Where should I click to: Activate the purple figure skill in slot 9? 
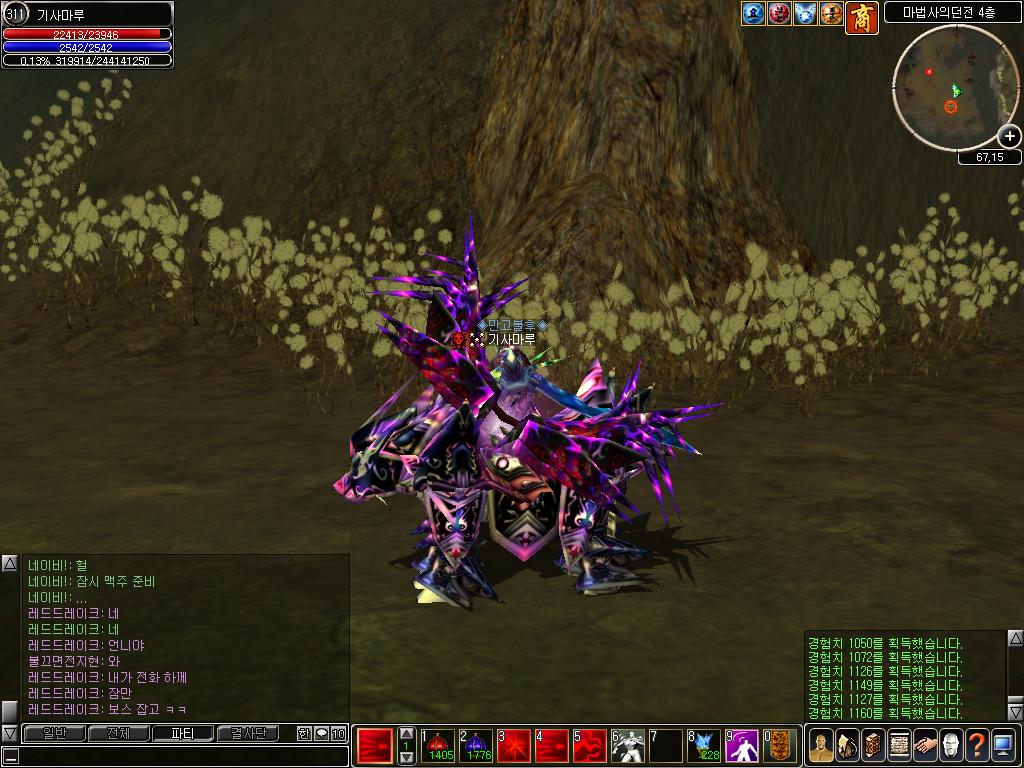tap(742, 746)
